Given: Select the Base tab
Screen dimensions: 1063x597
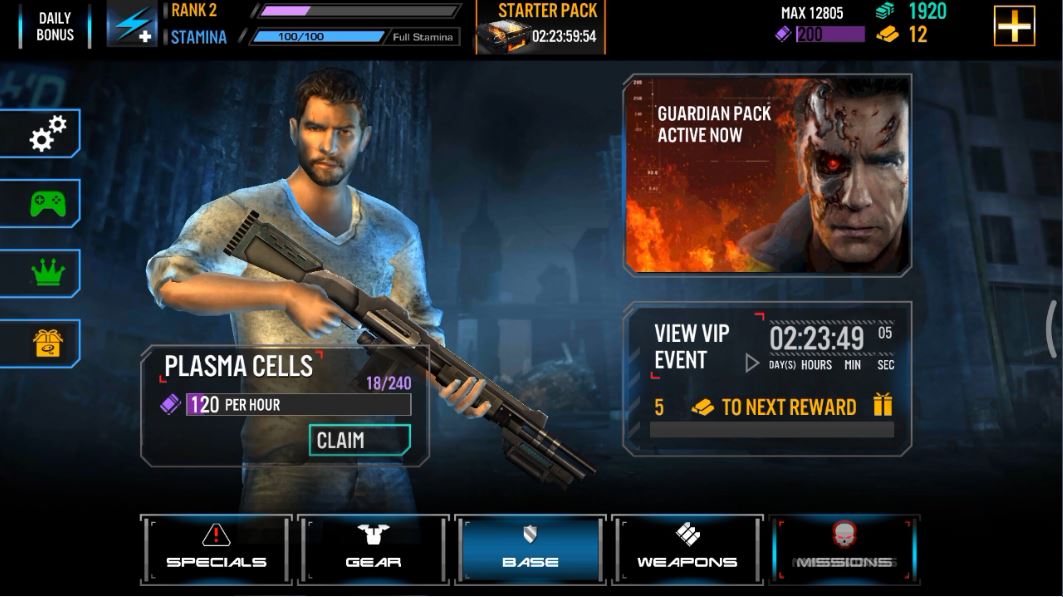Looking at the screenshot, I should pyautogui.click(x=530, y=549).
